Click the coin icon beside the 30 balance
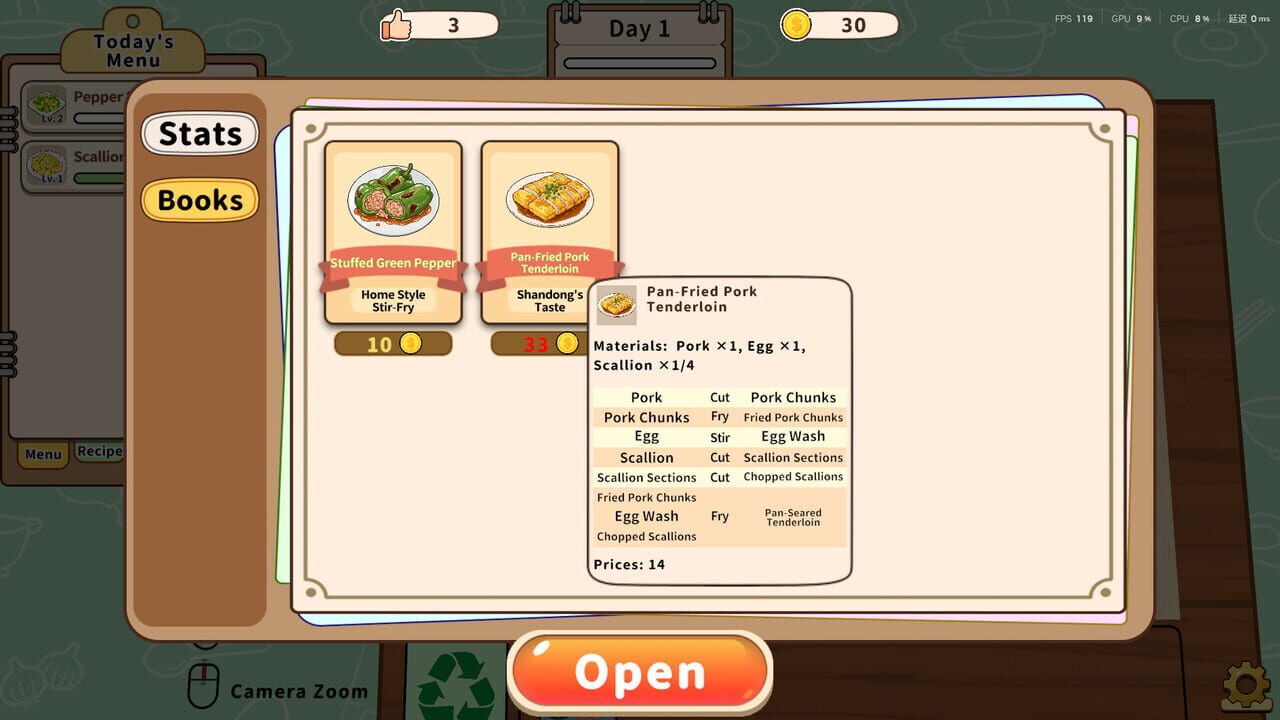The height and width of the screenshot is (720, 1280). point(795,25)
